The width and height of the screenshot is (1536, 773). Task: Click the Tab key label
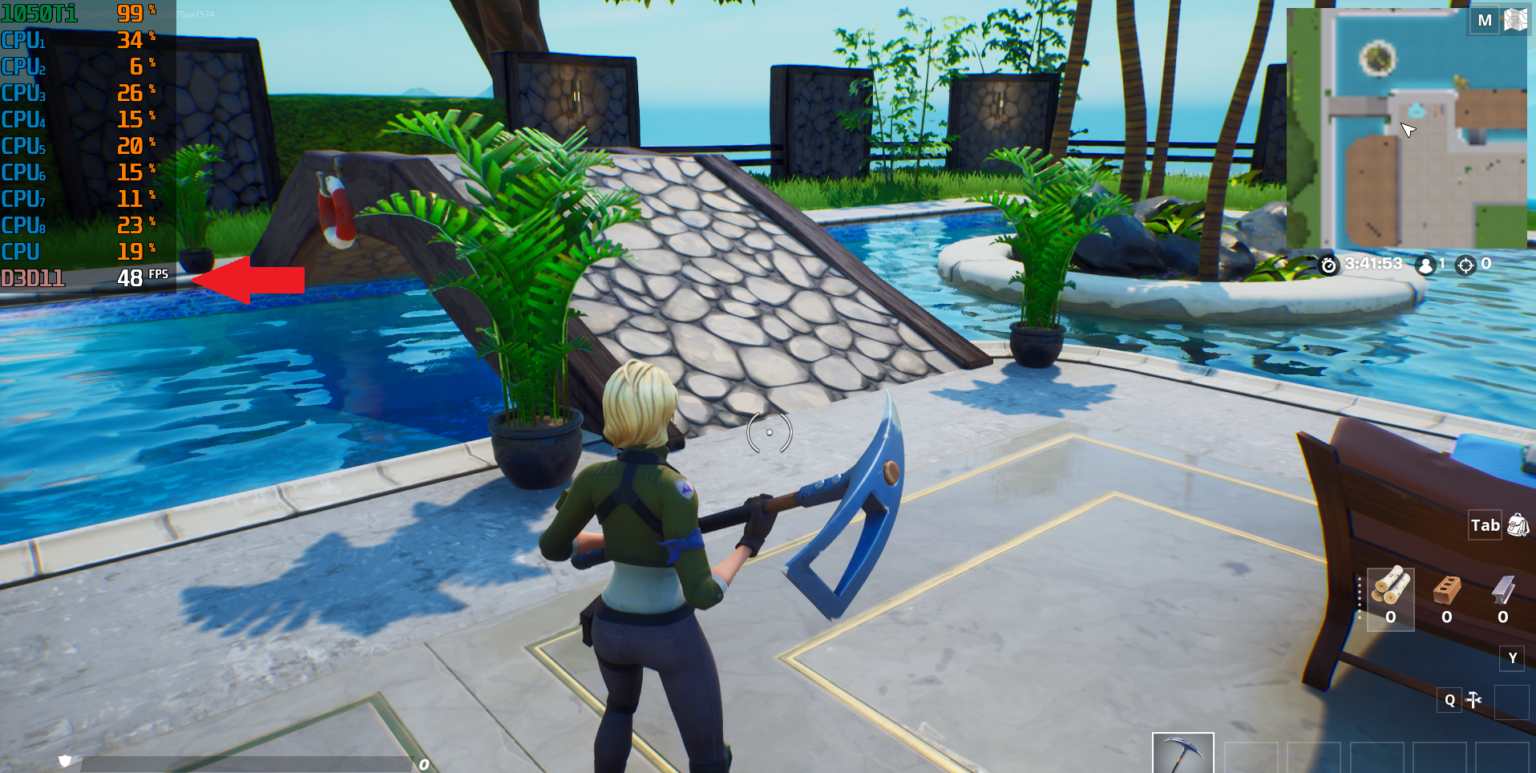click(1485, 524)
